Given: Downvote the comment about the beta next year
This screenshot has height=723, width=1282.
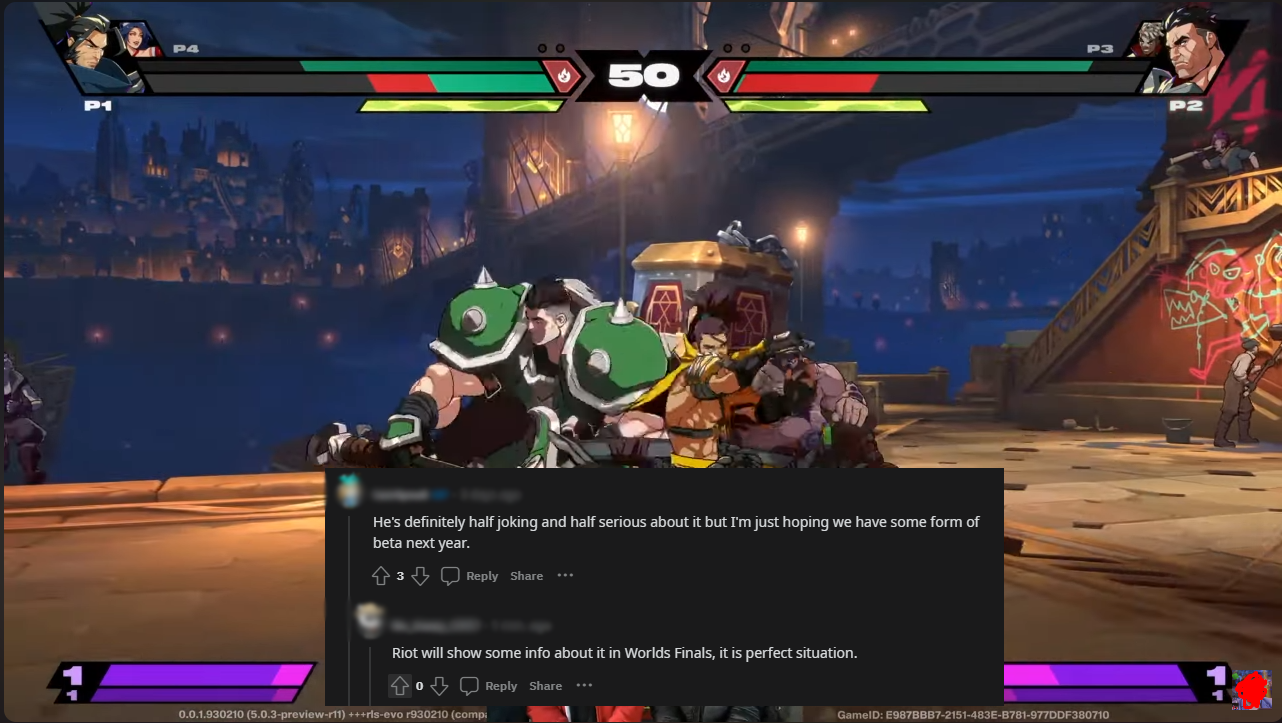Looking at the screenshot, I should click(x=420, y=575).
